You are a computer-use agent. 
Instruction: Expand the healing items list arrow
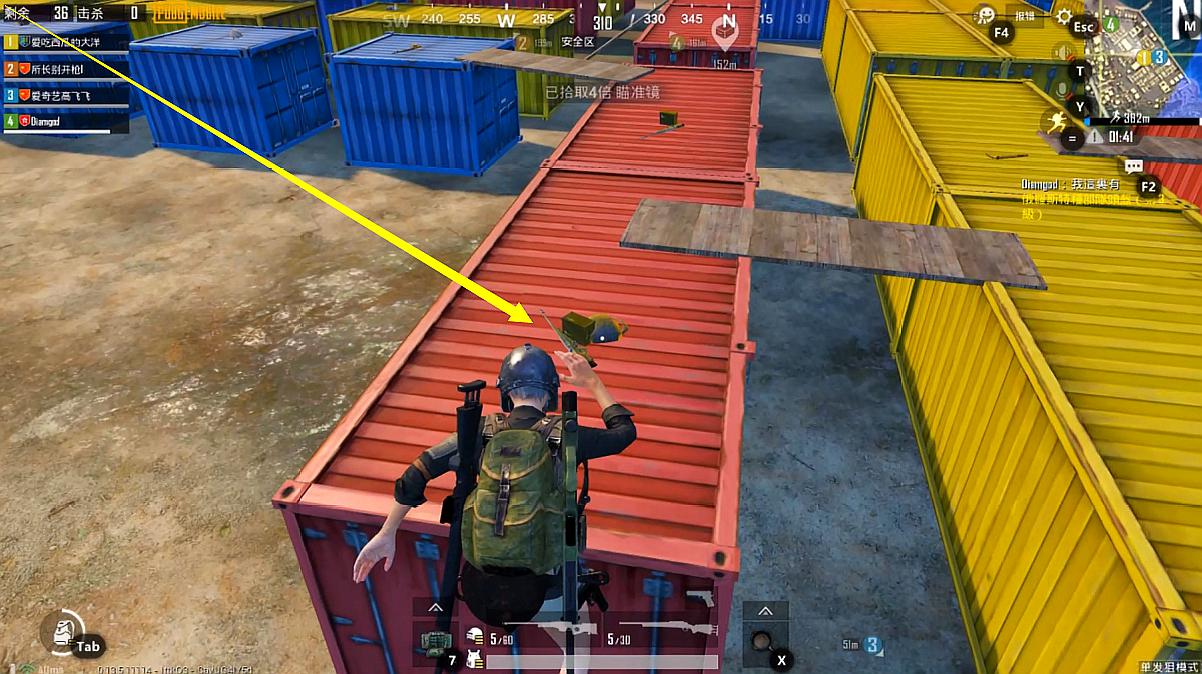435,608
